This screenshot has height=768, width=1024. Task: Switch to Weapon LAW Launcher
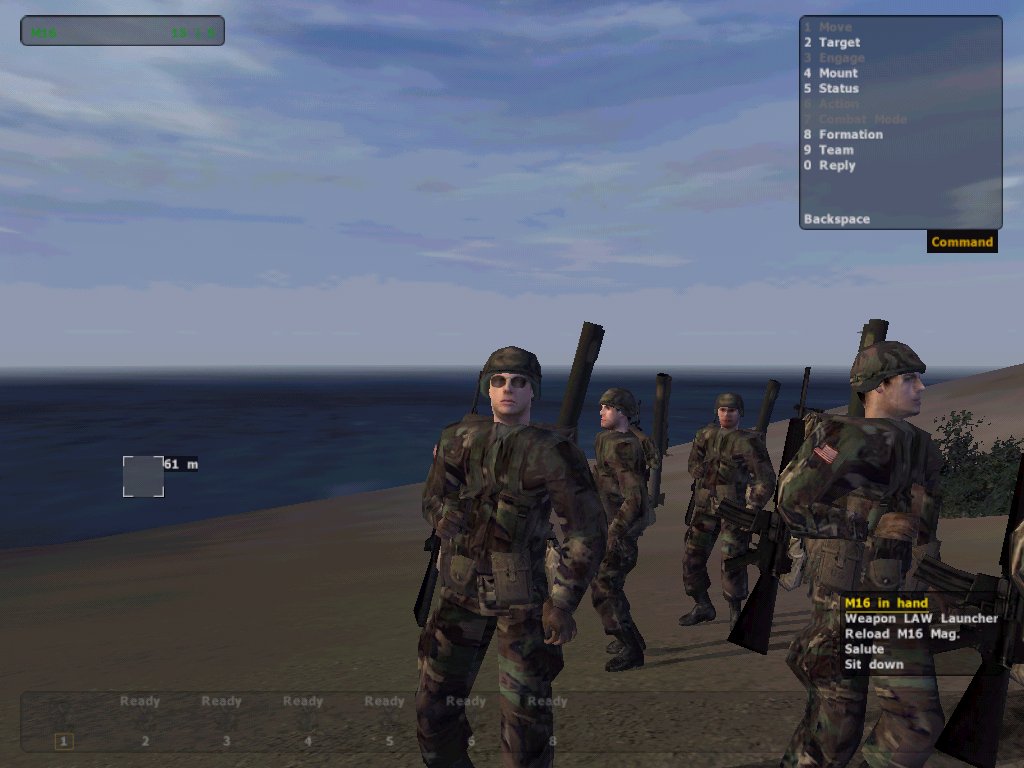pyautogui.click(x=921, y=619)
